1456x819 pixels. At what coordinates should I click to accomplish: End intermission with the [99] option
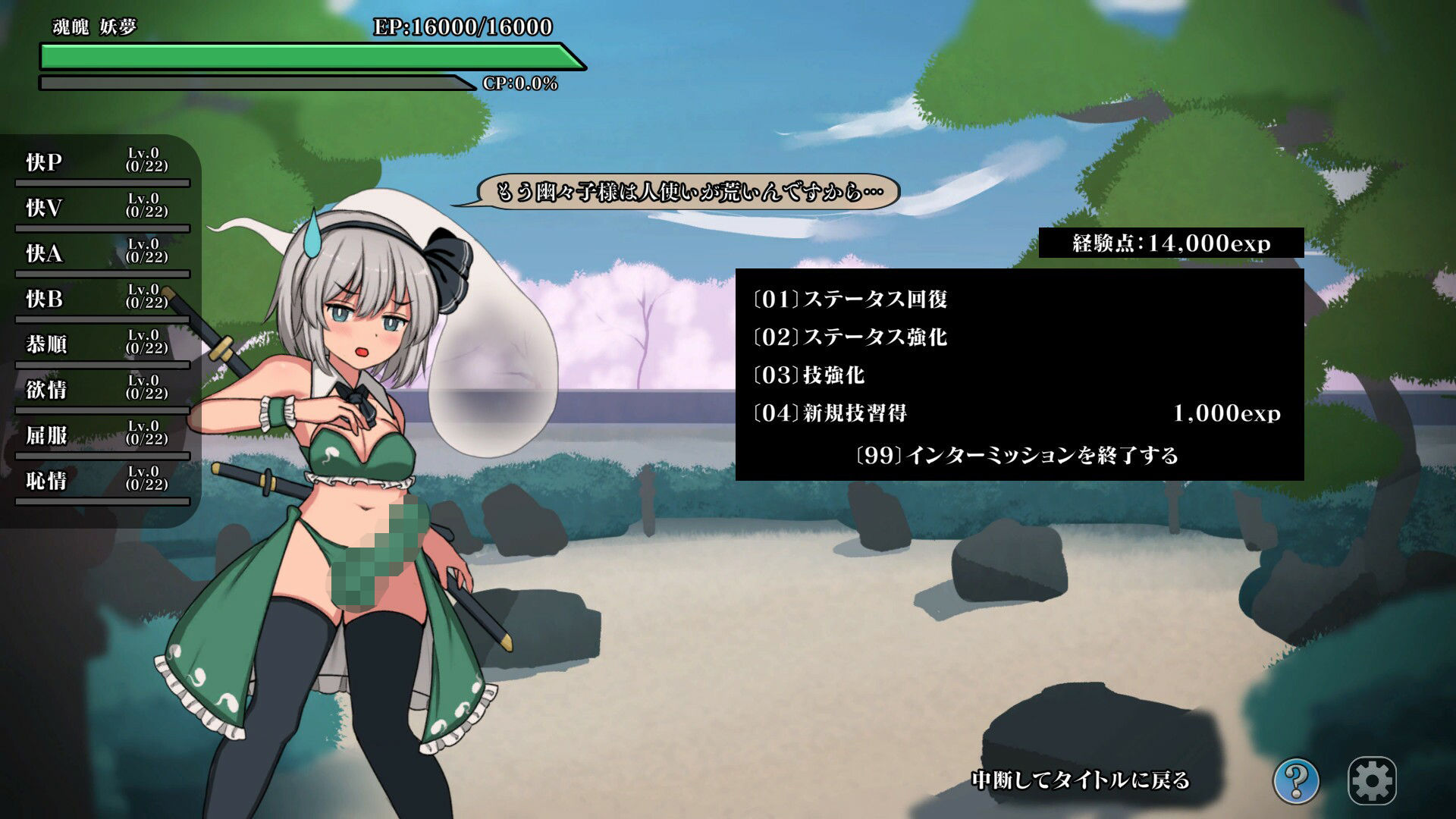pyautogui.click(x=1016, y=456)
